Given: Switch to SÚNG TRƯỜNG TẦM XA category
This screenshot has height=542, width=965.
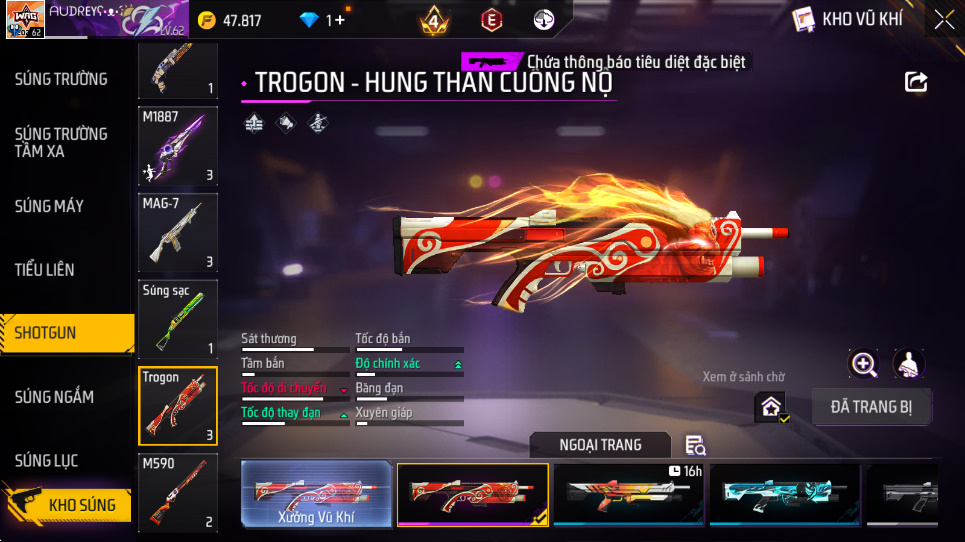Looking at the screenshot, I should (x=61, y=142).
